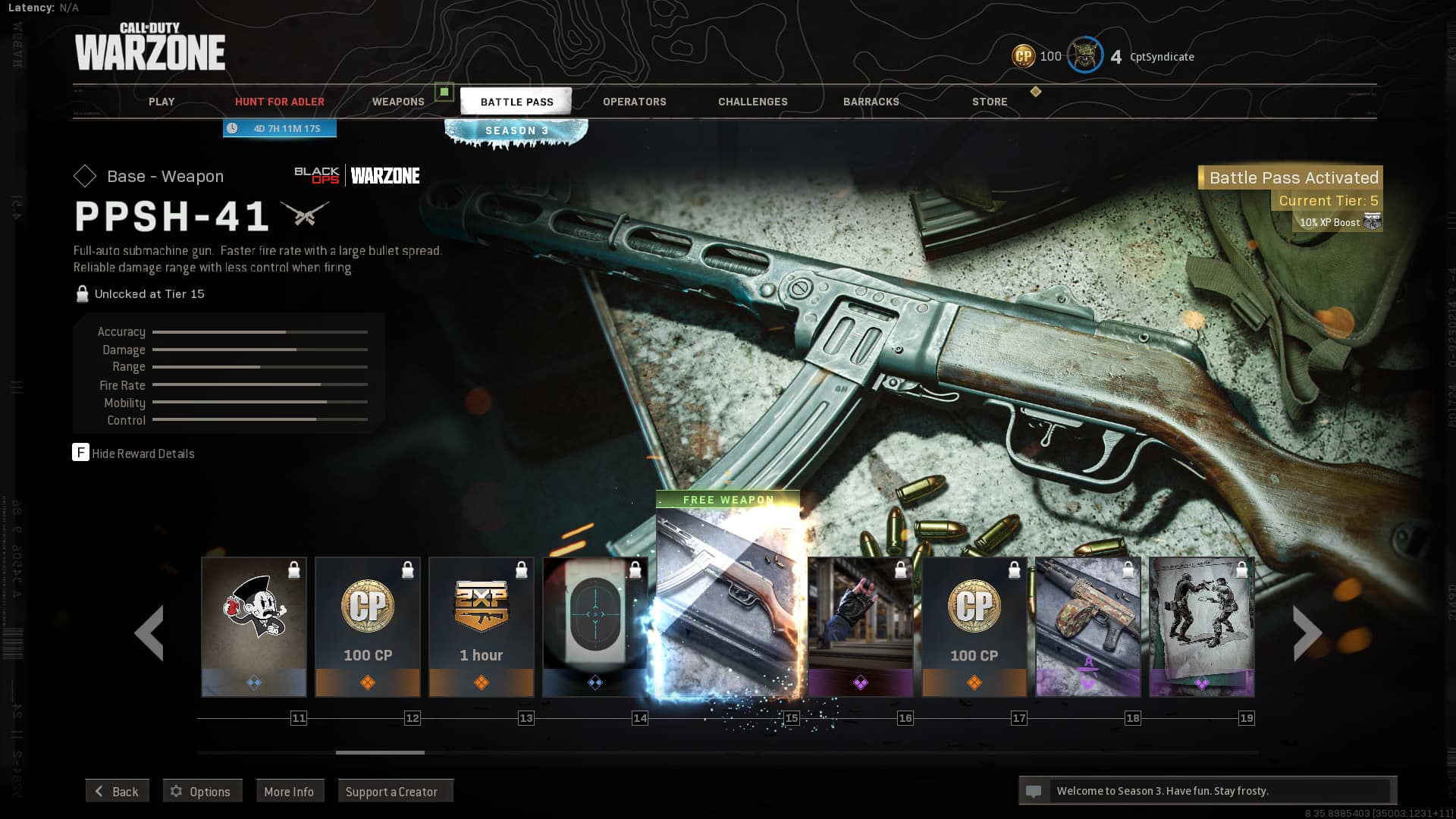Open the Store tab
Viewport: 1456px width, 819px height.
pyautogui.click(x=990, y=102)
